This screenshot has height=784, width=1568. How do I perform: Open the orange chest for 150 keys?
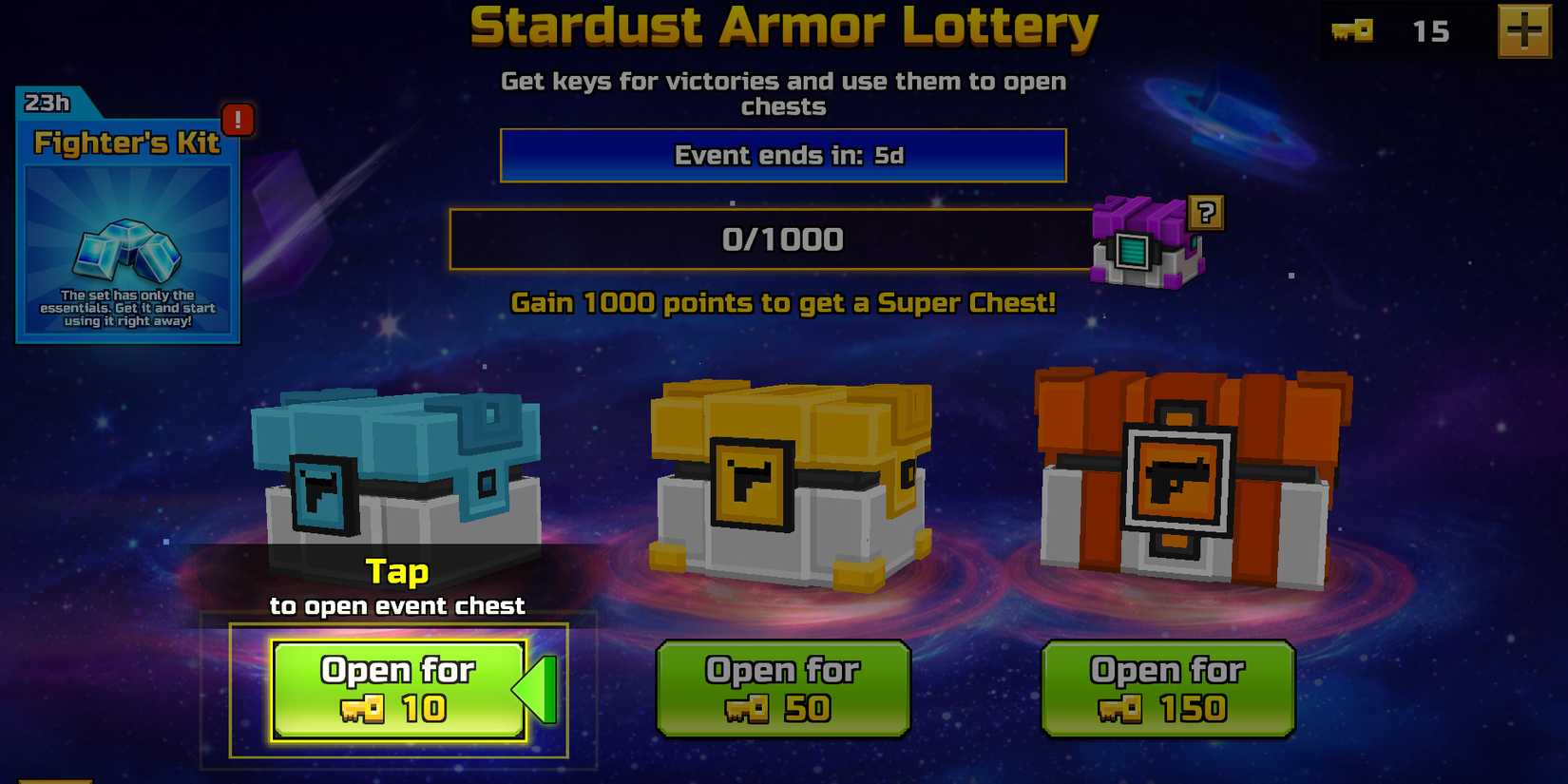coord(1167,686)
